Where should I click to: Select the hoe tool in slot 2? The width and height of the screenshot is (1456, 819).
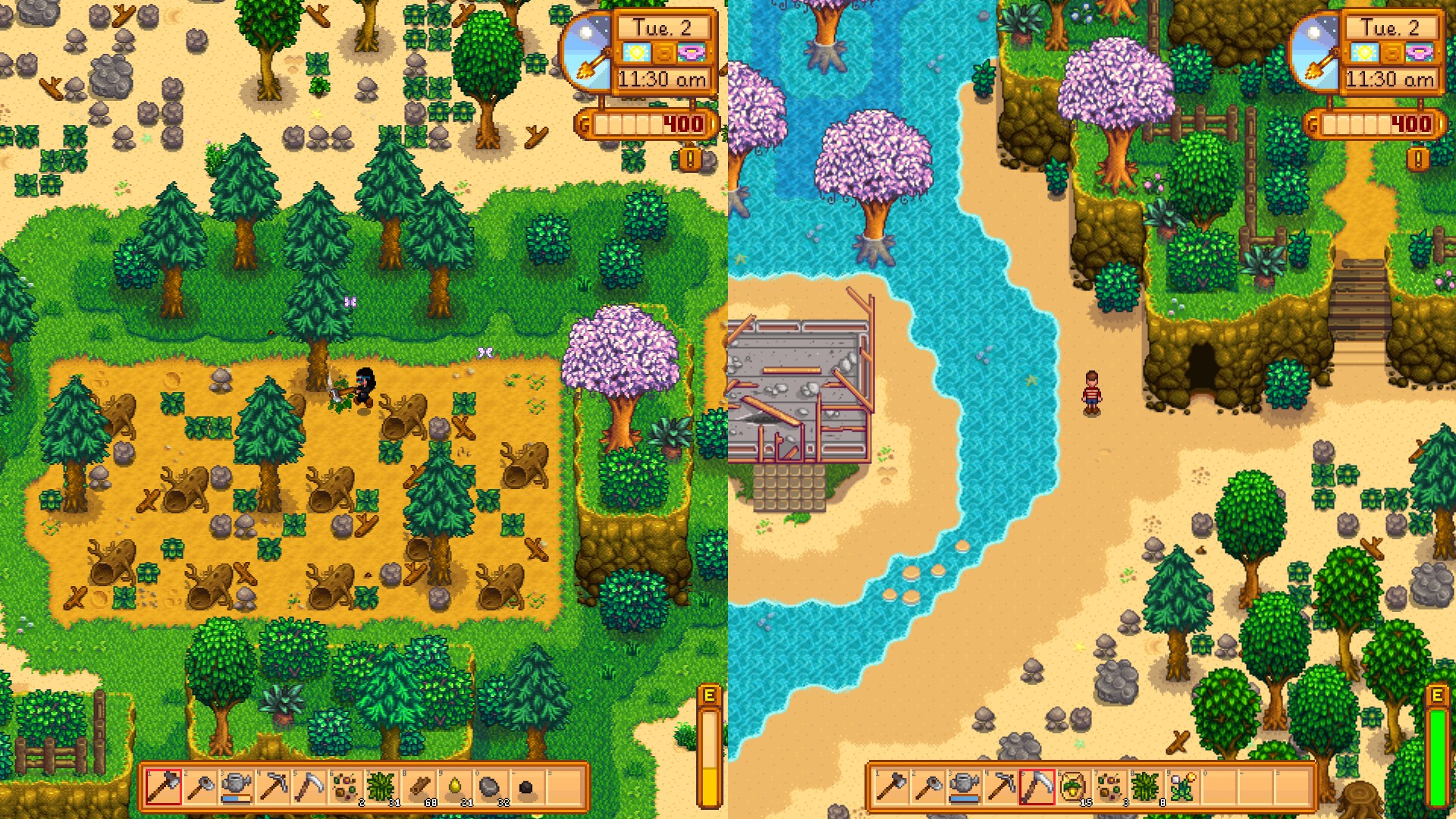pyautogui.click(x=201, y=786)
